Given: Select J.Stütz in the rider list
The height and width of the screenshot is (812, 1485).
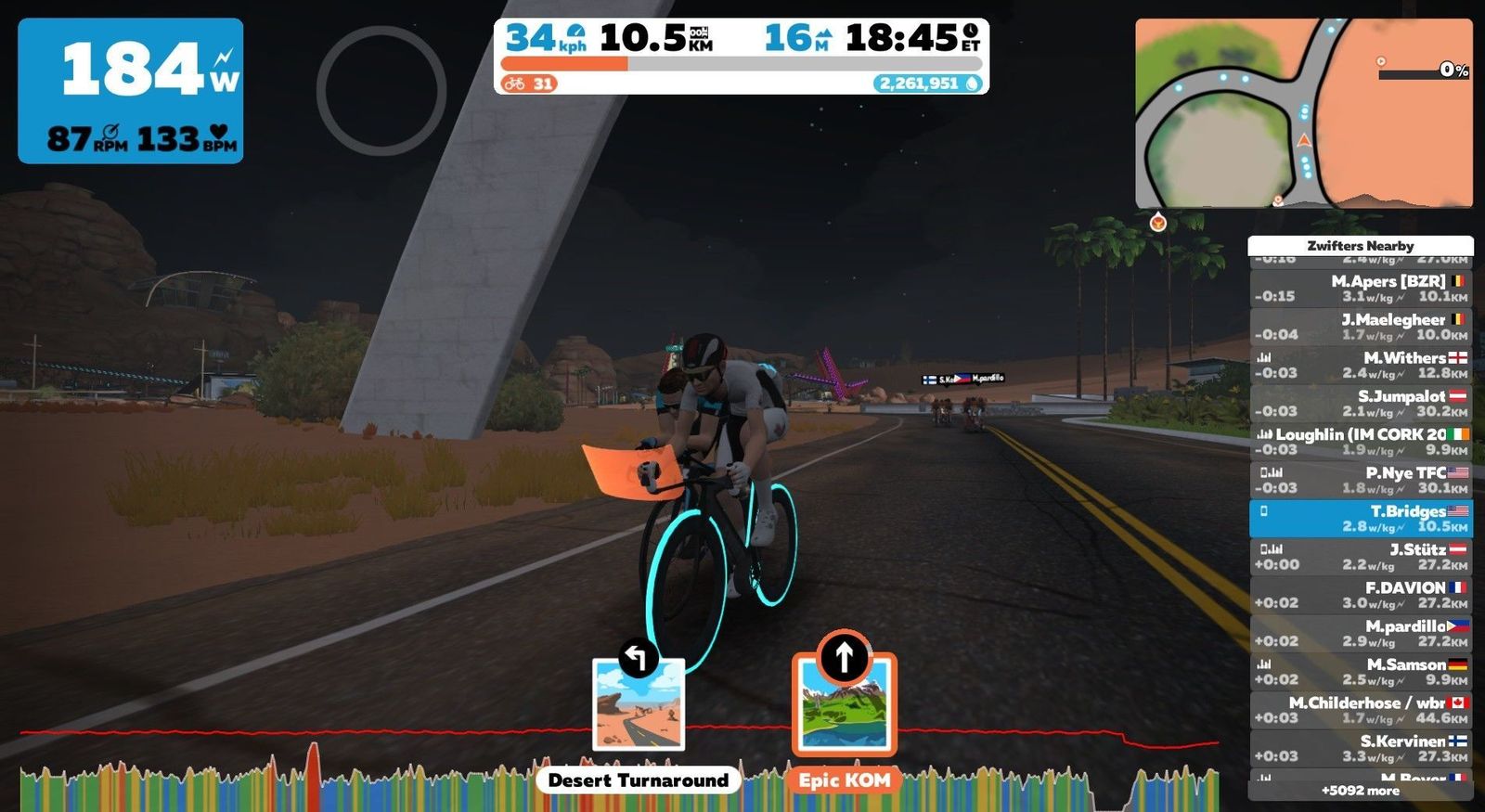Looking at the screenshot, I should point(1361,556).
